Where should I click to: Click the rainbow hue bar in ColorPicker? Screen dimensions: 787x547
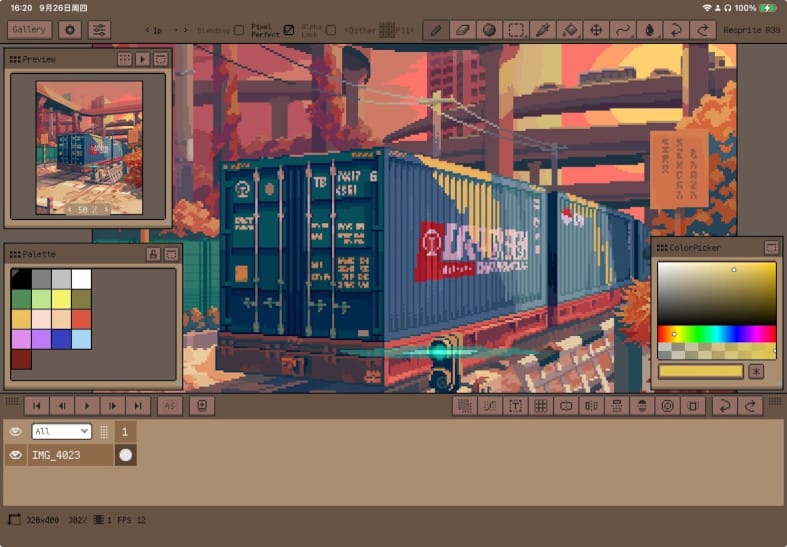pos(716,334)
